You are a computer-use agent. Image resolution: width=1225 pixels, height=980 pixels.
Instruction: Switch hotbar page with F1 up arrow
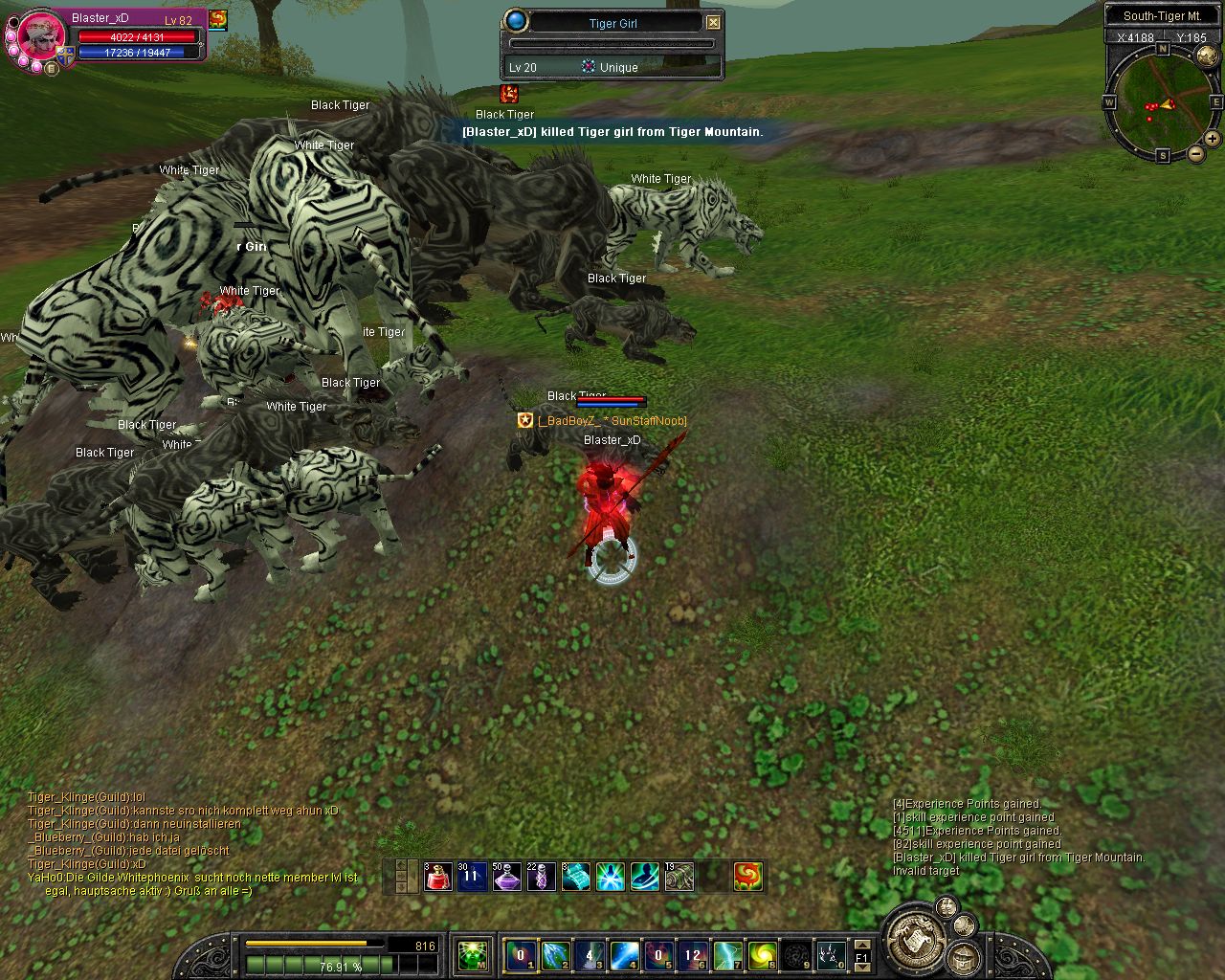tap(862, 946)
